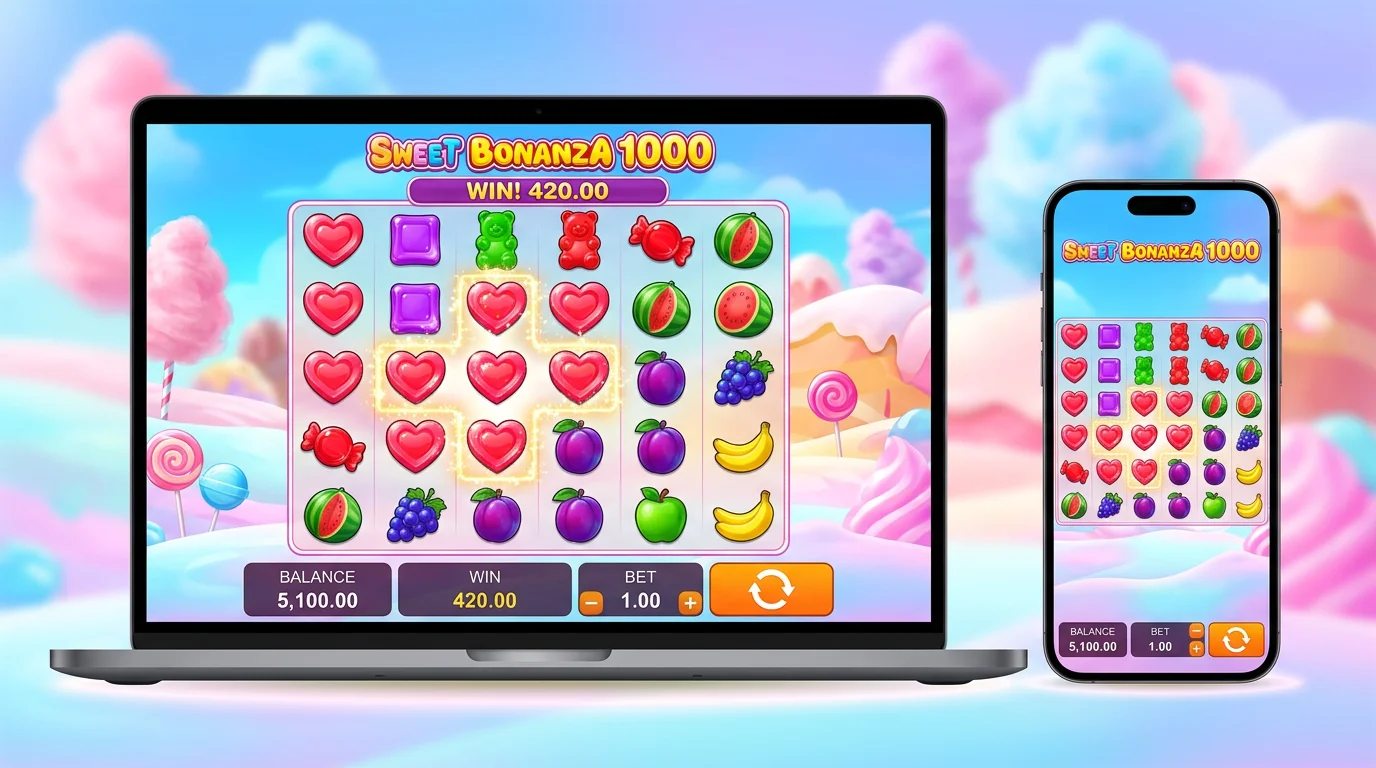Select the purple square candy symbol
The image size is (1376, 768).
[415, 238]
